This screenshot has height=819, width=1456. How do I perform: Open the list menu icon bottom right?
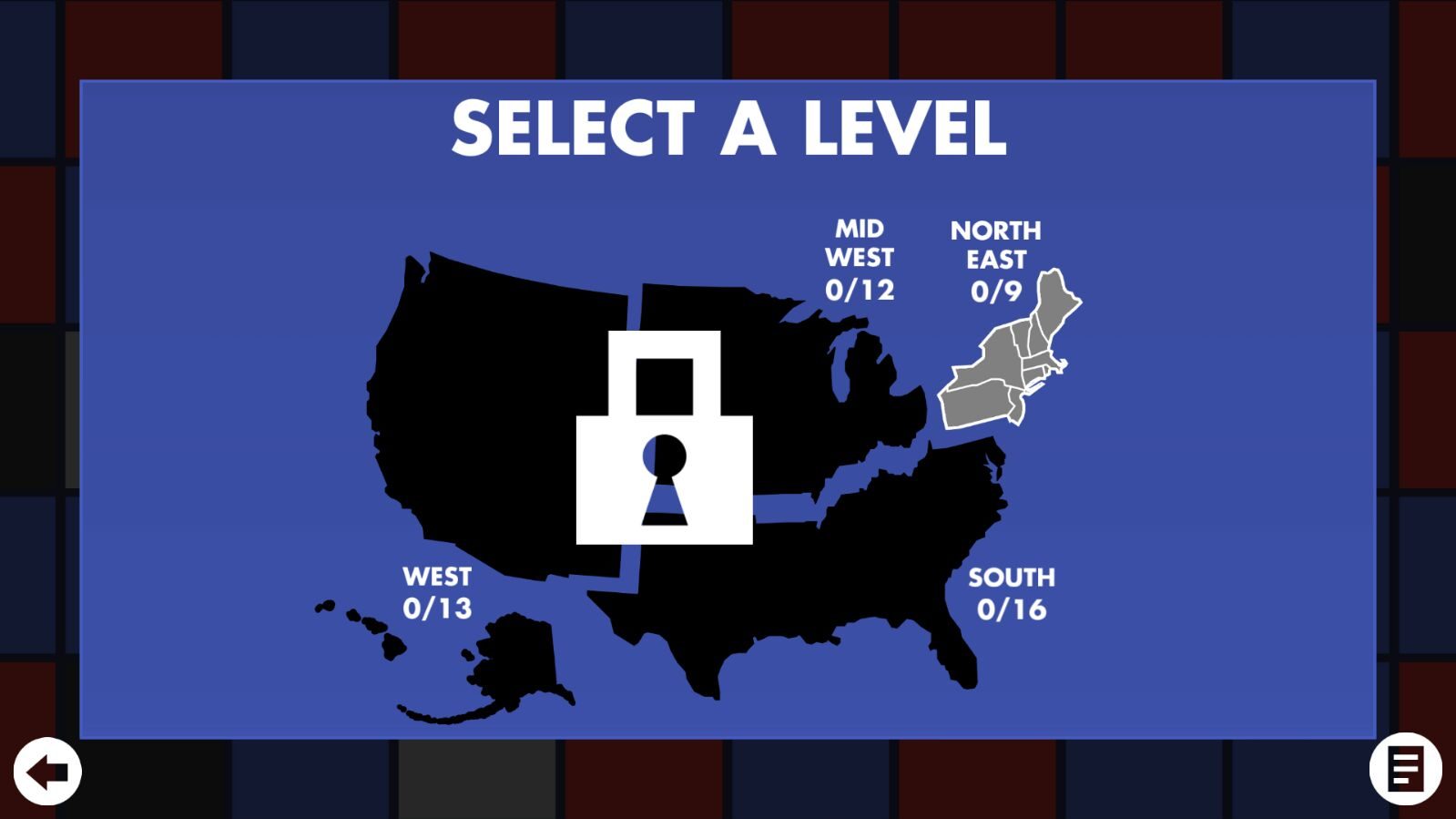[x=1405, y=771]
